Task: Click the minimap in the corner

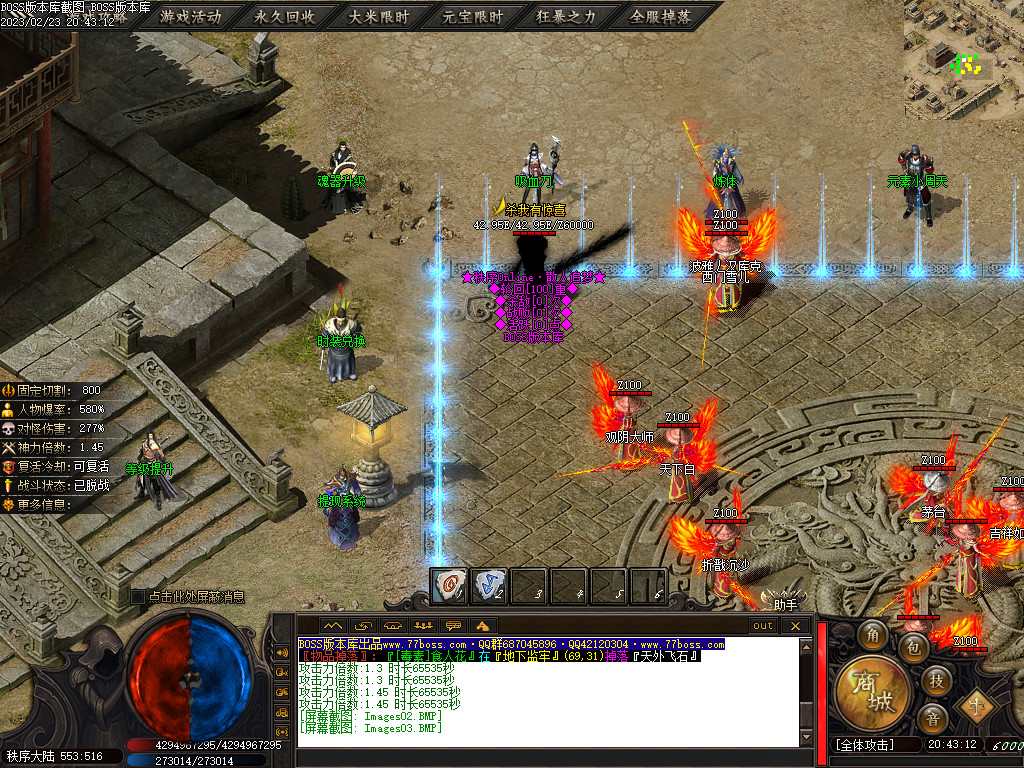Action: 964,60
